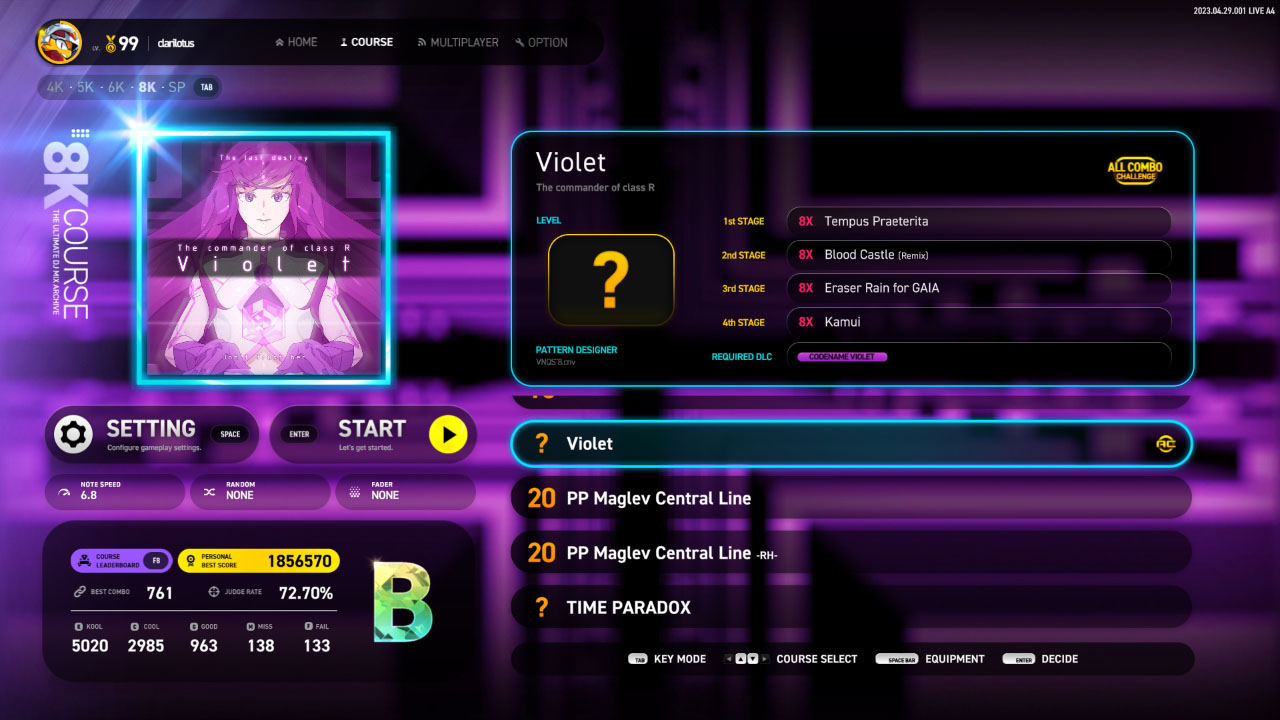Screen dimensions: 1280x720
Task: Adjust the NOTE SPEED option
Action: [x=115, y=491]
